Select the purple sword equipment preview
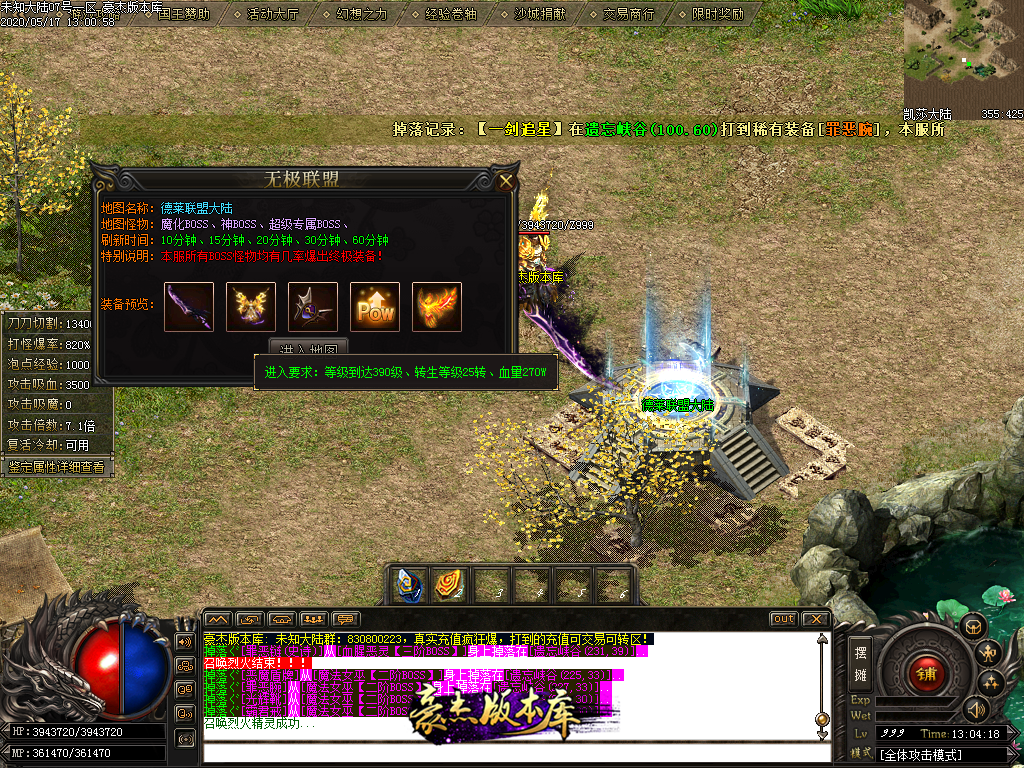 pos(189,306)
